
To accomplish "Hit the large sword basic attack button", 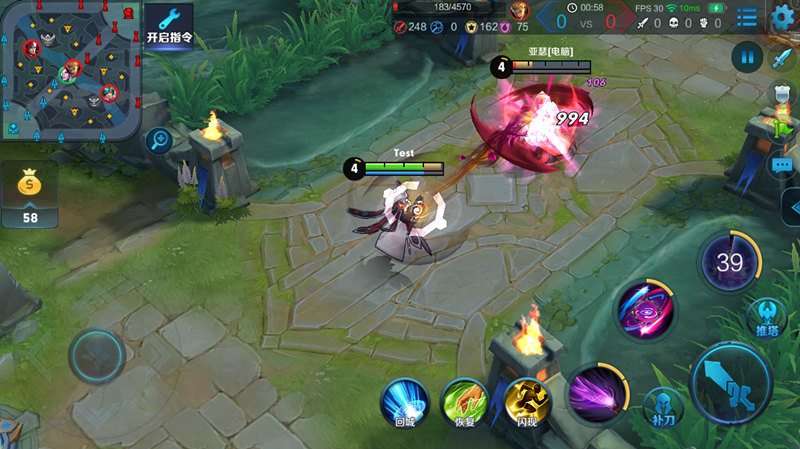I will (731, 382).
